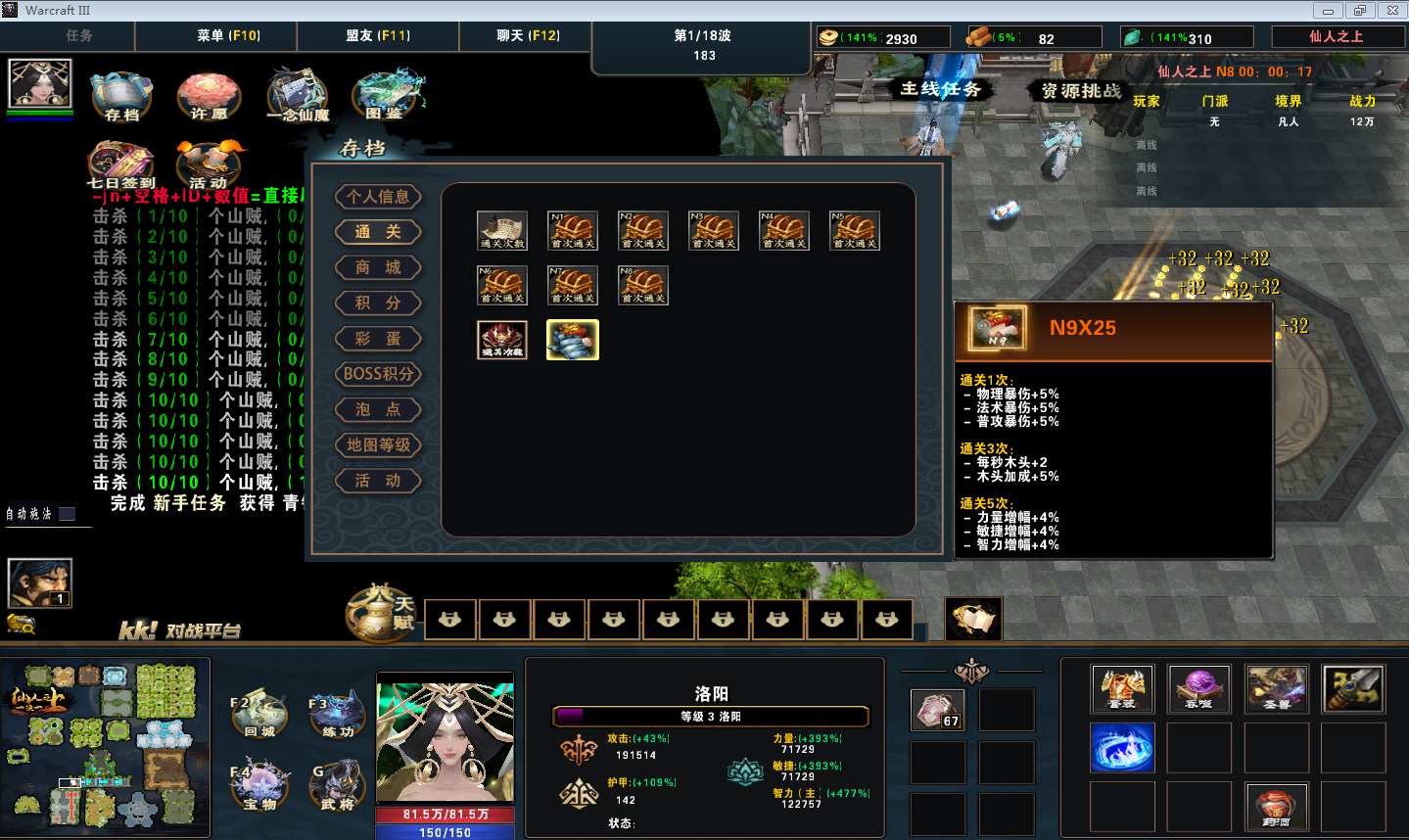
Task: Open the 资源挑战 resource challenge button
Action: (1080, 91)
